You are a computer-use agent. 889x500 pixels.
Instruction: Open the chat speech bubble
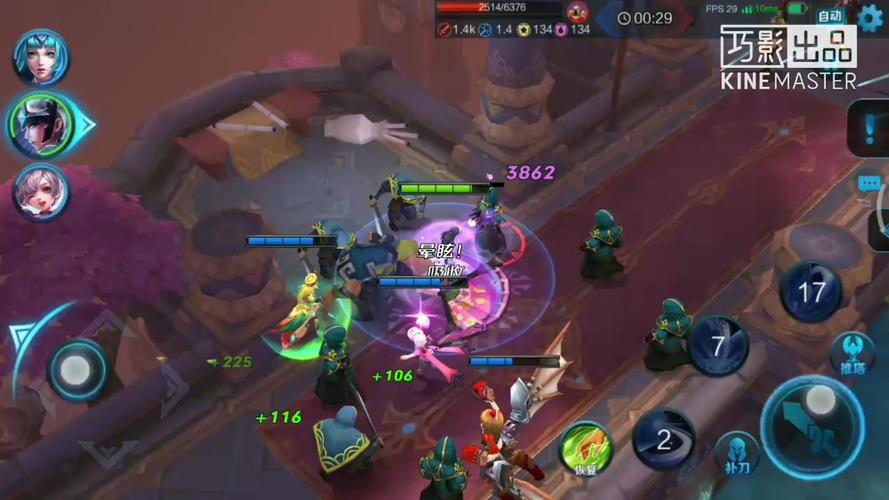870,184
